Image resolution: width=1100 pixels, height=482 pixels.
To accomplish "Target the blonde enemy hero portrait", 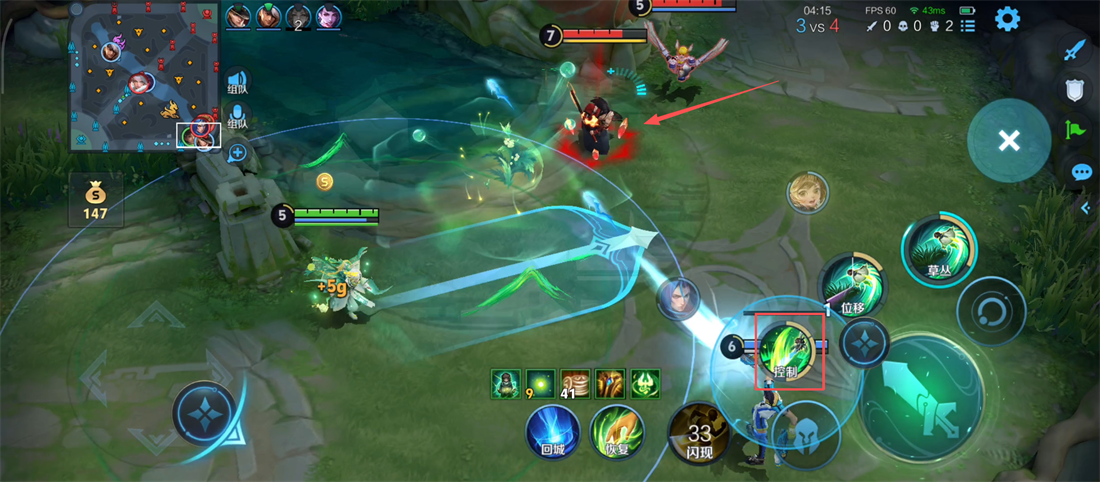I will point(806,192).
